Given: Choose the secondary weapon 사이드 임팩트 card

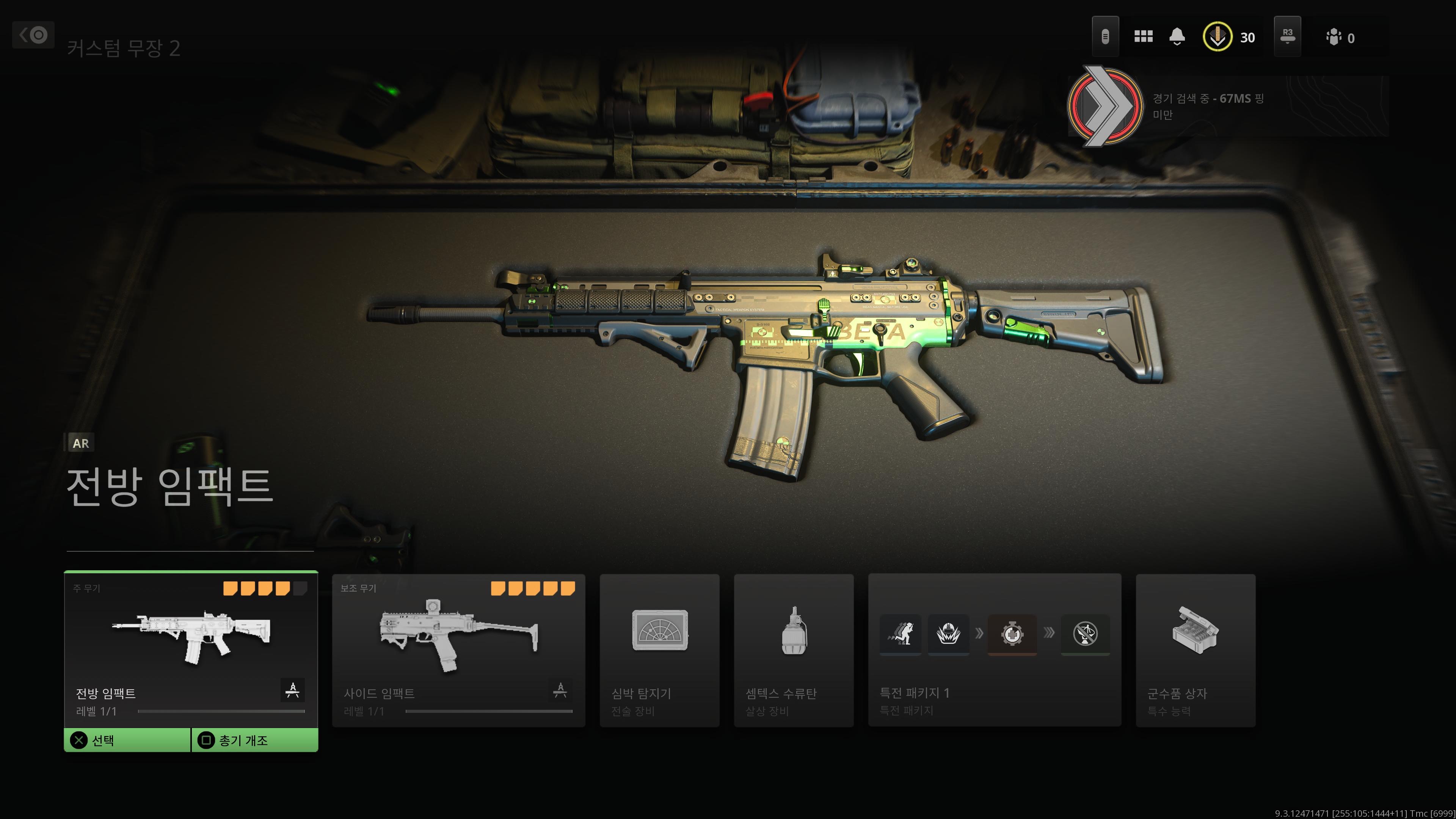Looking at the screenshot, I should point(458,650).
